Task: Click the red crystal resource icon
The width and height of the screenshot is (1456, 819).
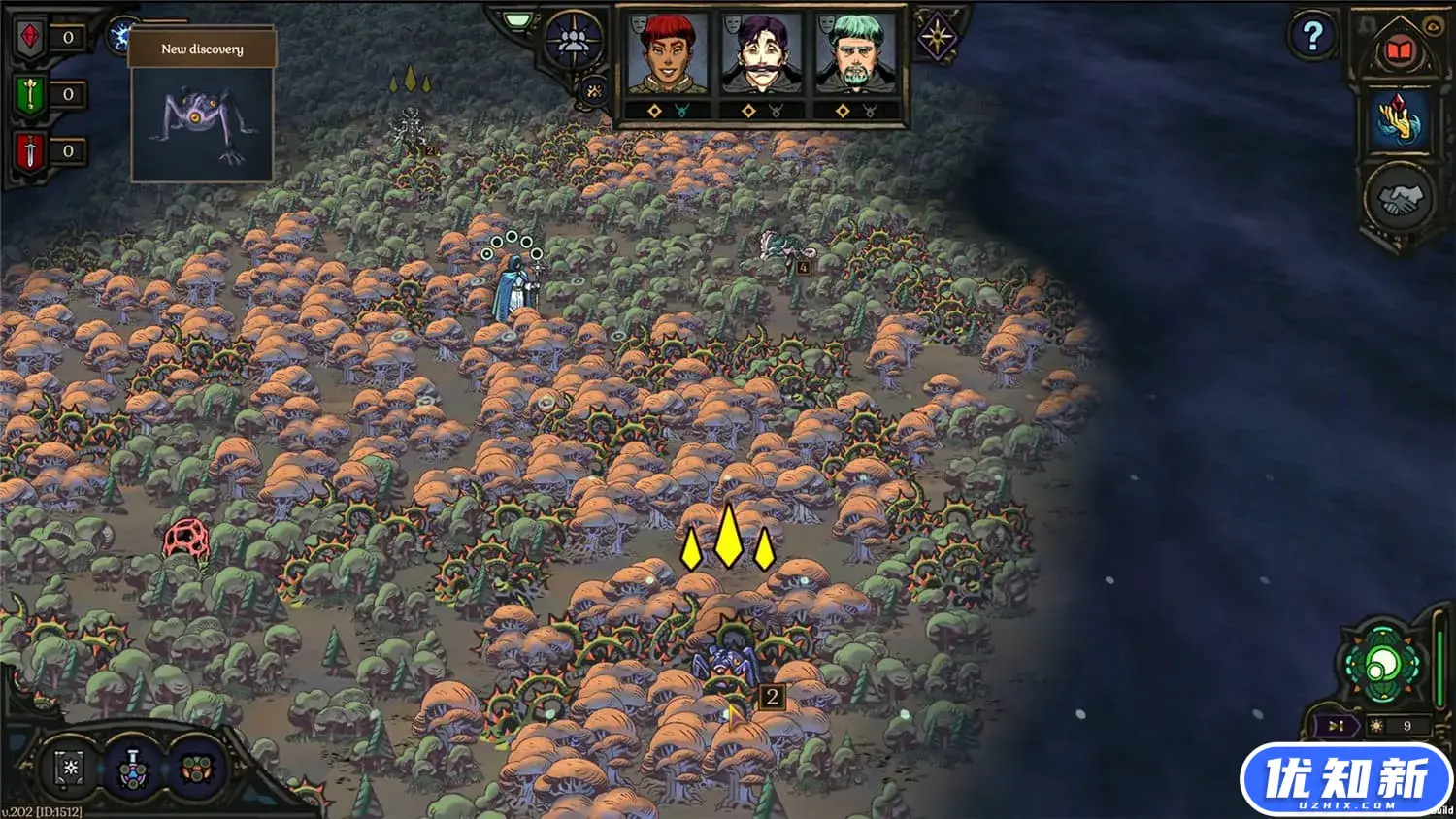Action: click(x=30, y=38)
